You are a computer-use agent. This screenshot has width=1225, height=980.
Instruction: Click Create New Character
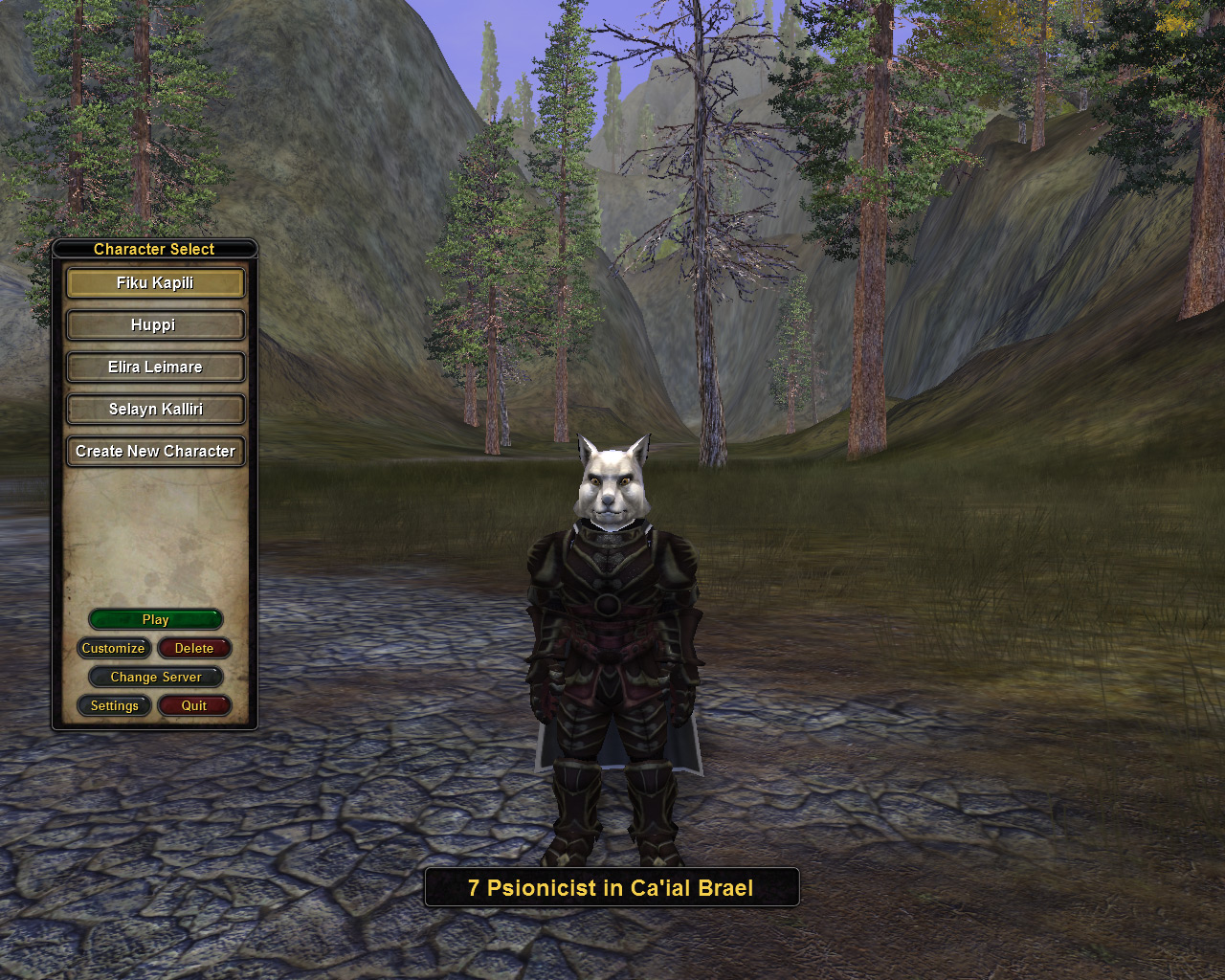[x=155, y=452]
